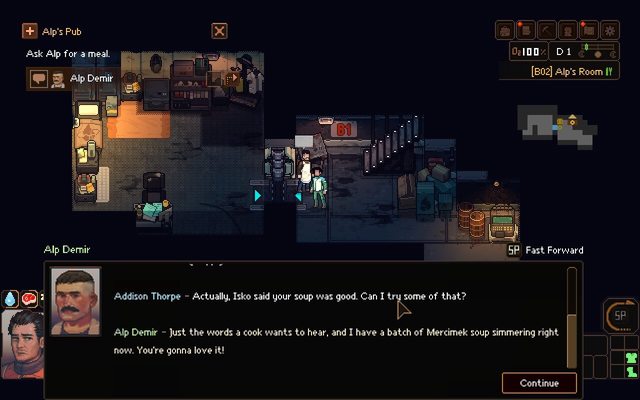The height and width of the screenshot is (400, 640).
Task: Continue the dialogue with Alp Demir
Action: click(539, 383)
